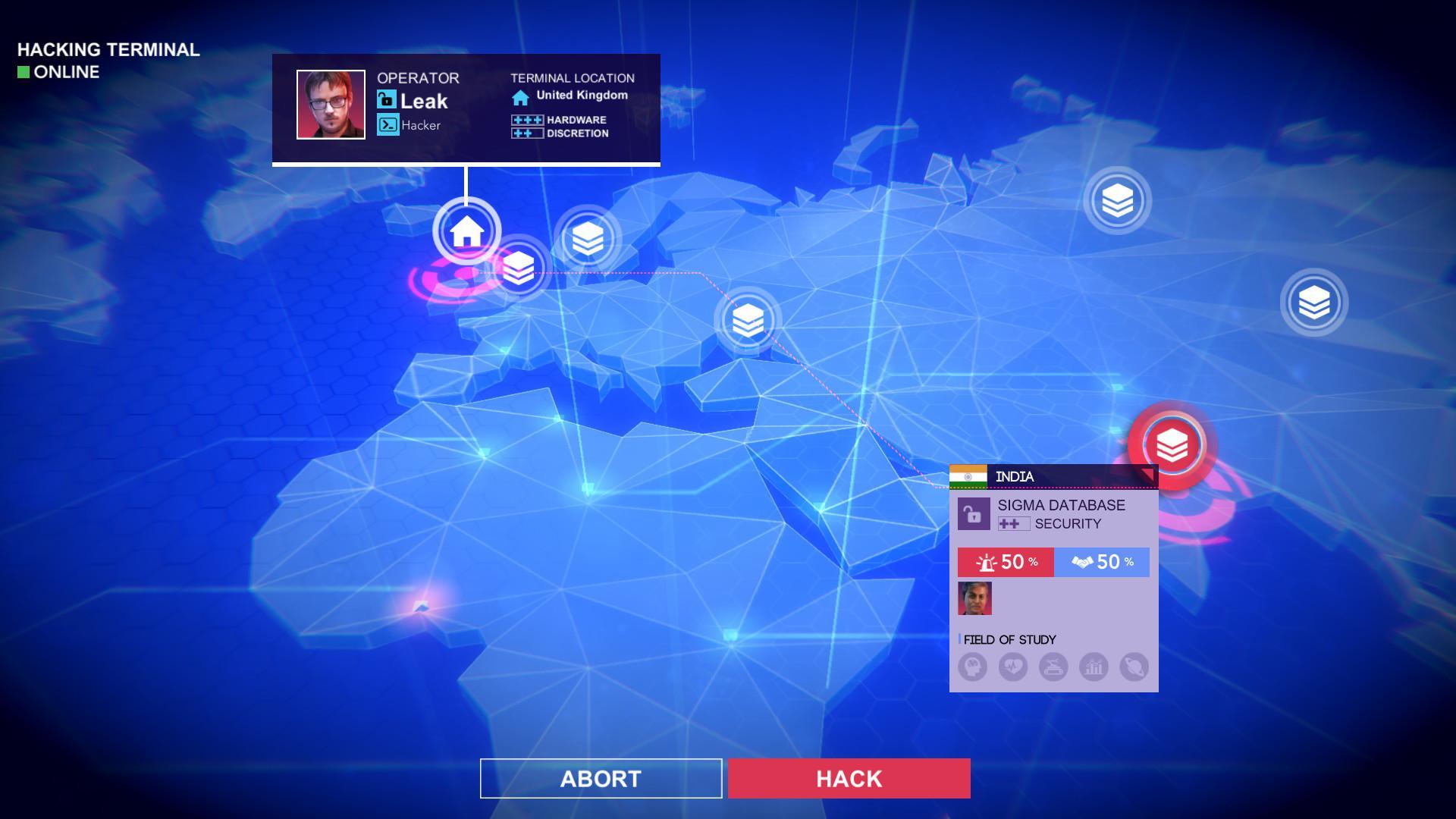Click the handshake 50% success indicator
This screenshot has height=819, width=1456.
pos(1102,563)
